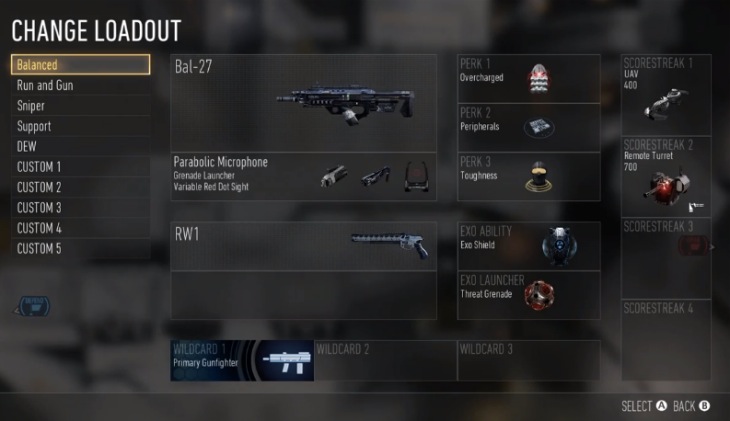Open the Exo Shield ability slot

click(529, 245)
